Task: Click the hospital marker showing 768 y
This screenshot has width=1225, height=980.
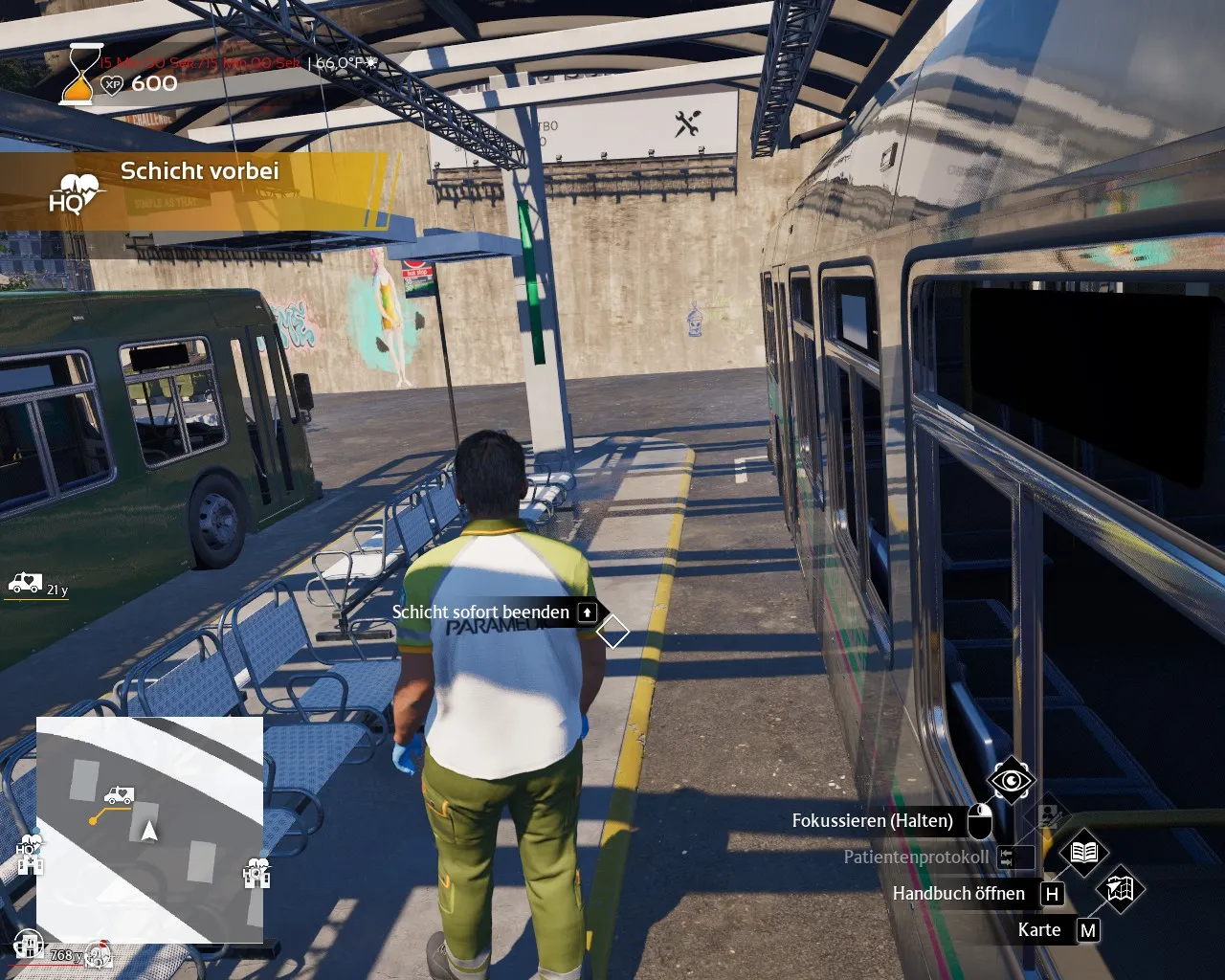Action: point(31,947)
